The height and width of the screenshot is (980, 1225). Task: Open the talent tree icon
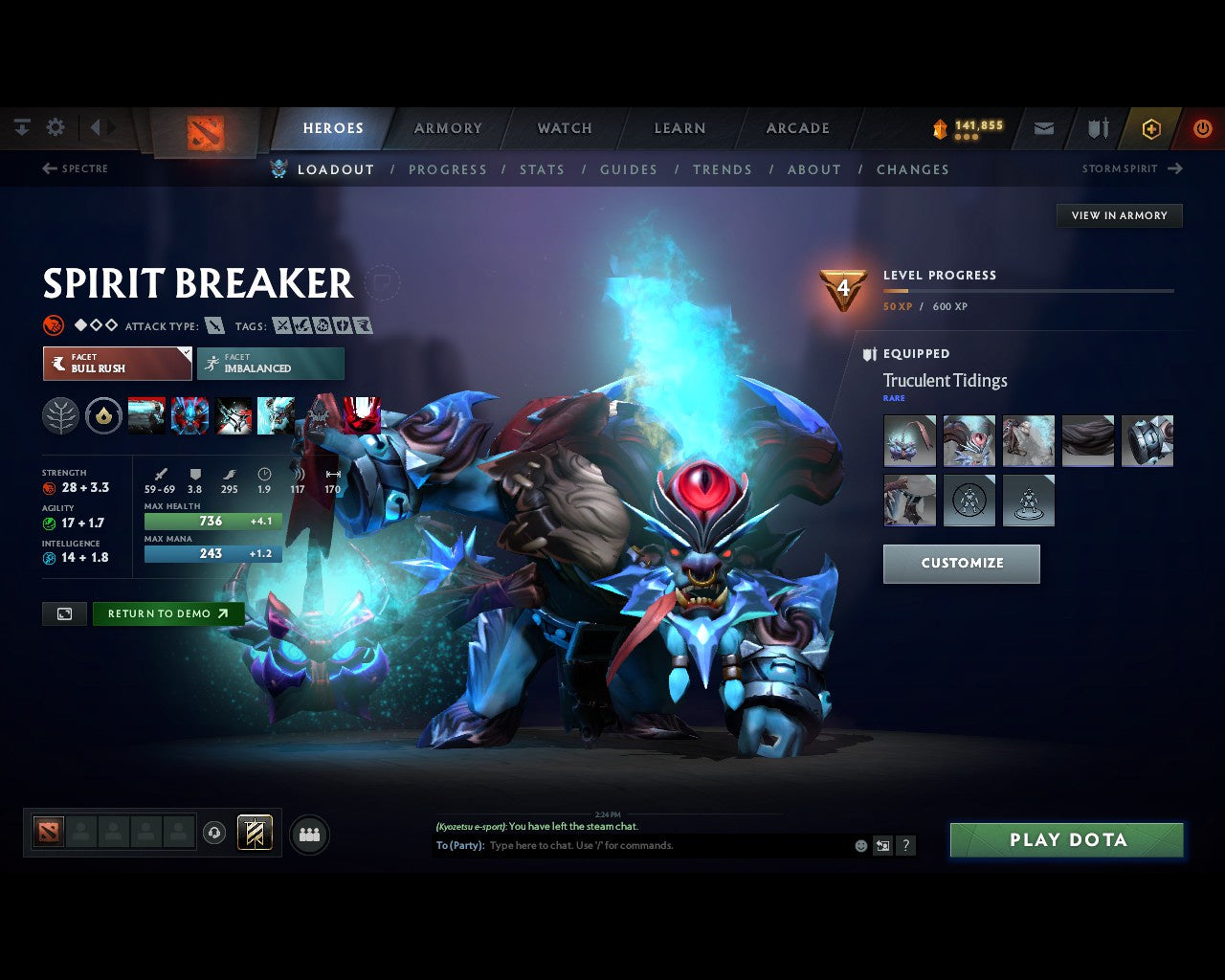(60, 415)
